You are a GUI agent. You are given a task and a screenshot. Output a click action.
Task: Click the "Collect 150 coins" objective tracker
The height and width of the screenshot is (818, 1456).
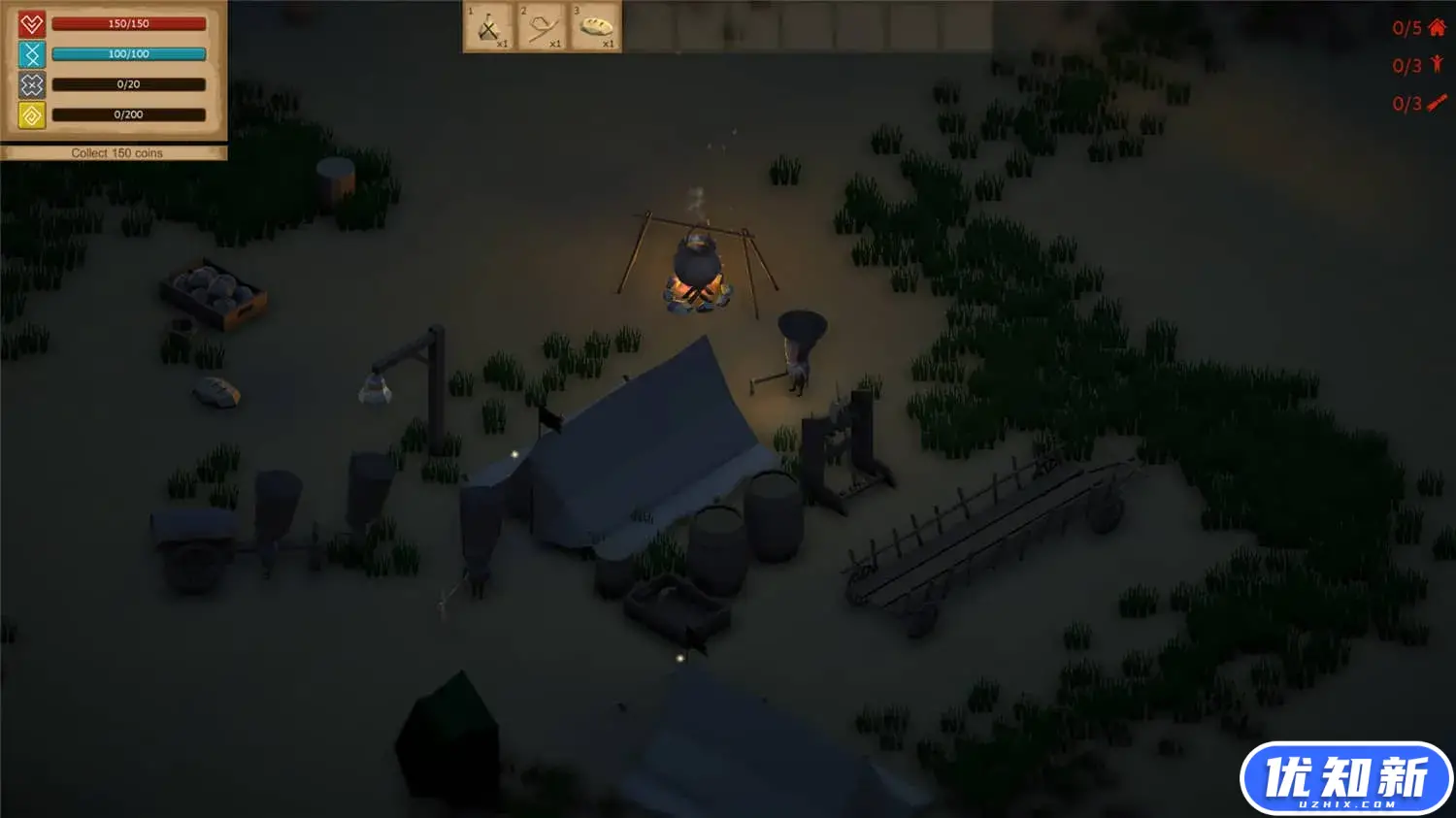tap(116, 153)
